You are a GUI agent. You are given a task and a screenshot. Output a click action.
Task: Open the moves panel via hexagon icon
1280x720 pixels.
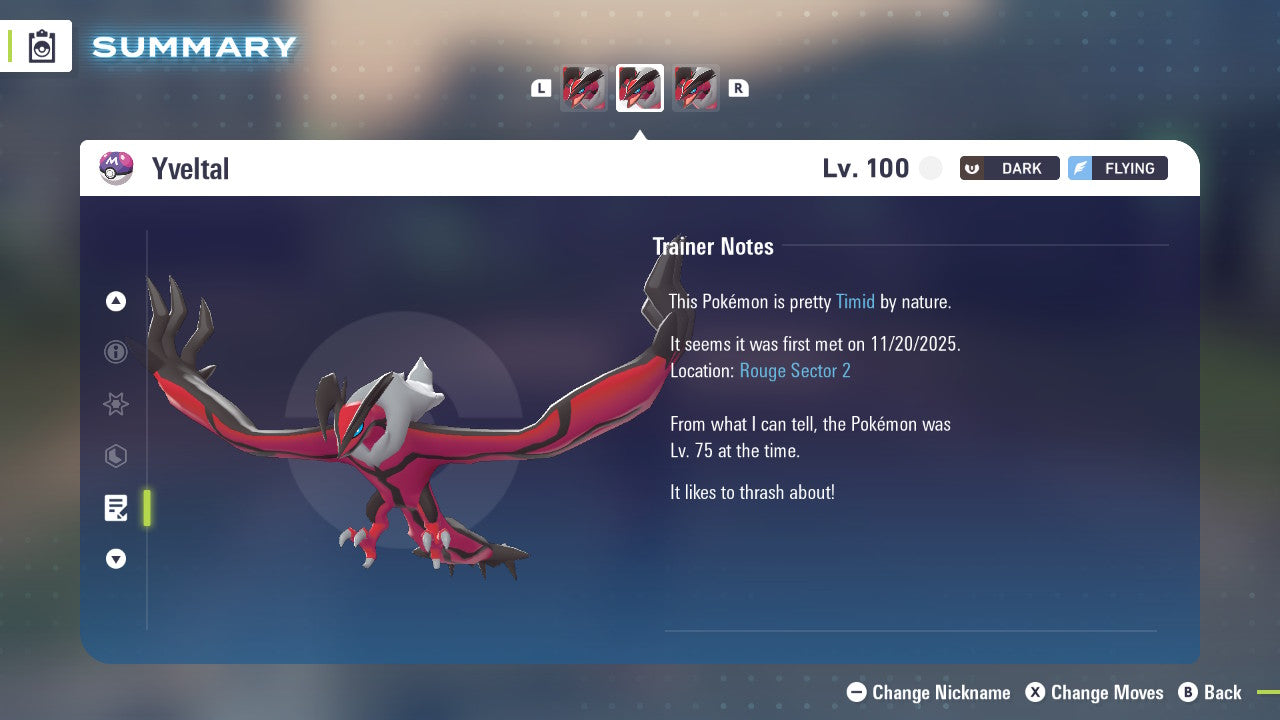coord(115,456)
